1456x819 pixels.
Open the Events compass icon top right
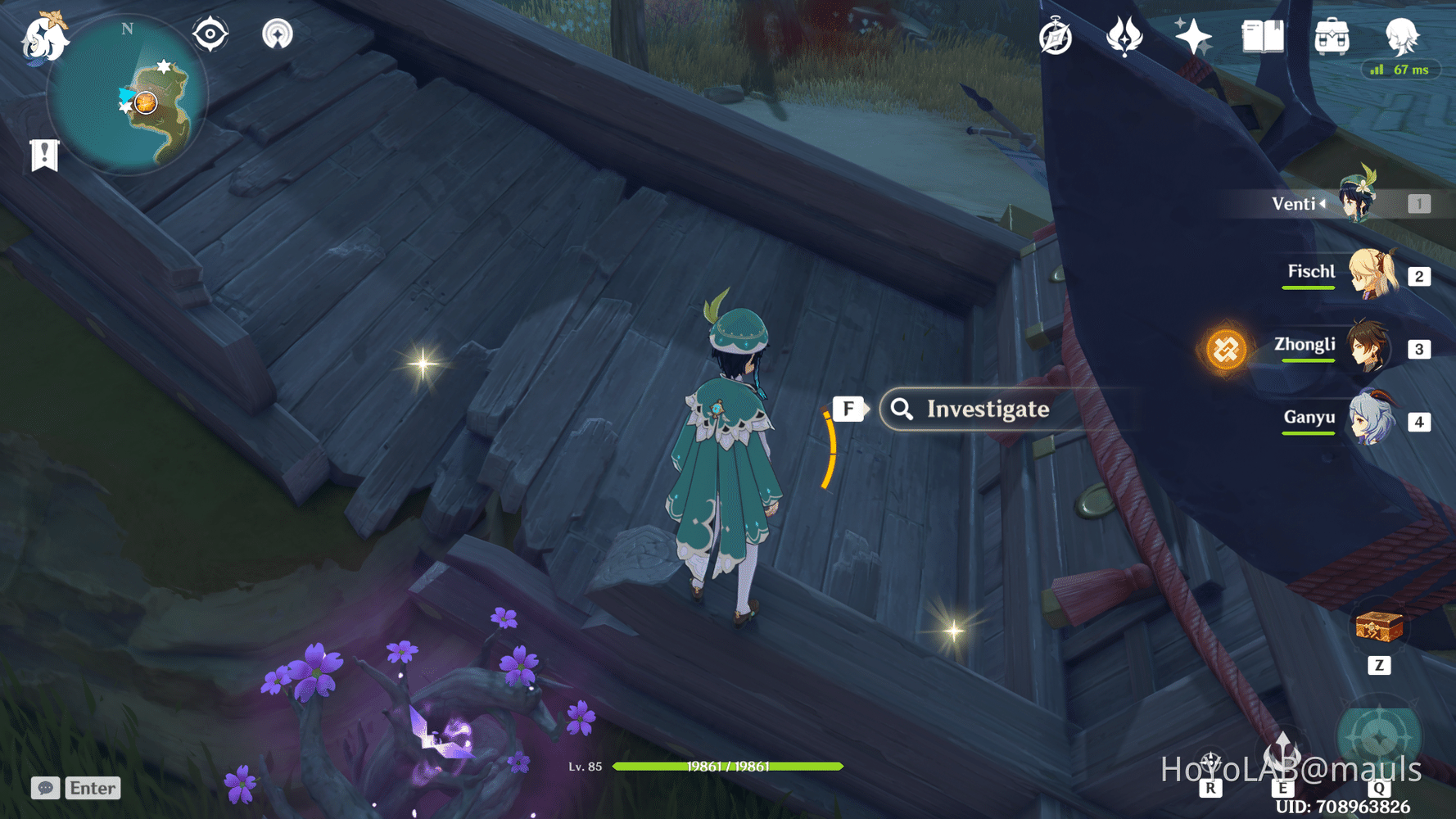point(1055,34)
